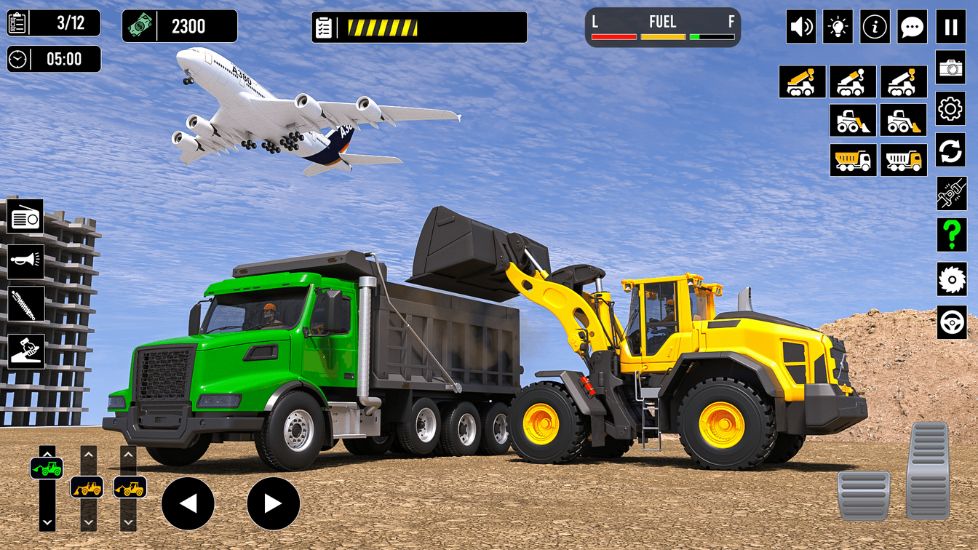The height and width of the screenshot is (550, 978).
Task: Steer left with the left arrow button
Action: (188, 503)
